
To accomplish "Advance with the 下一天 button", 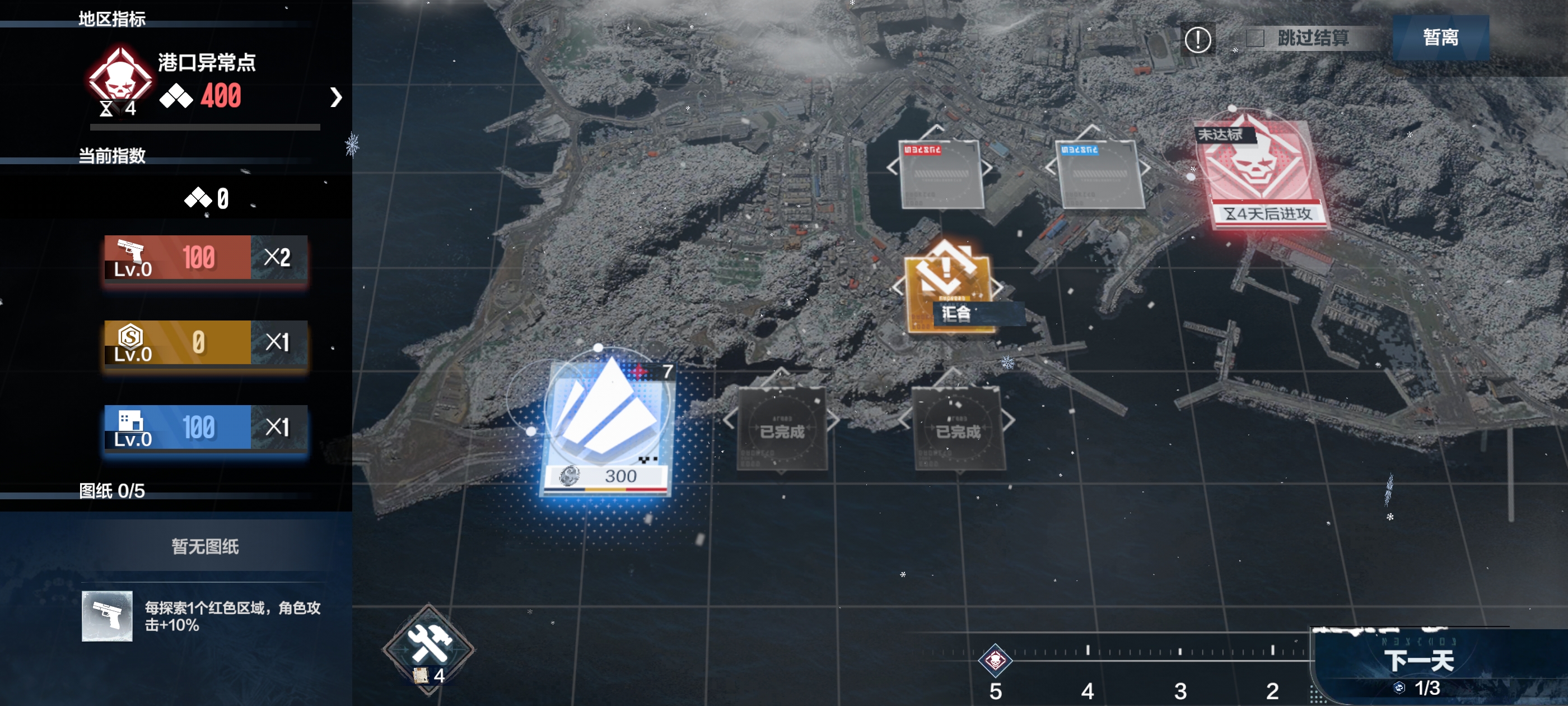I will 1420,662.
